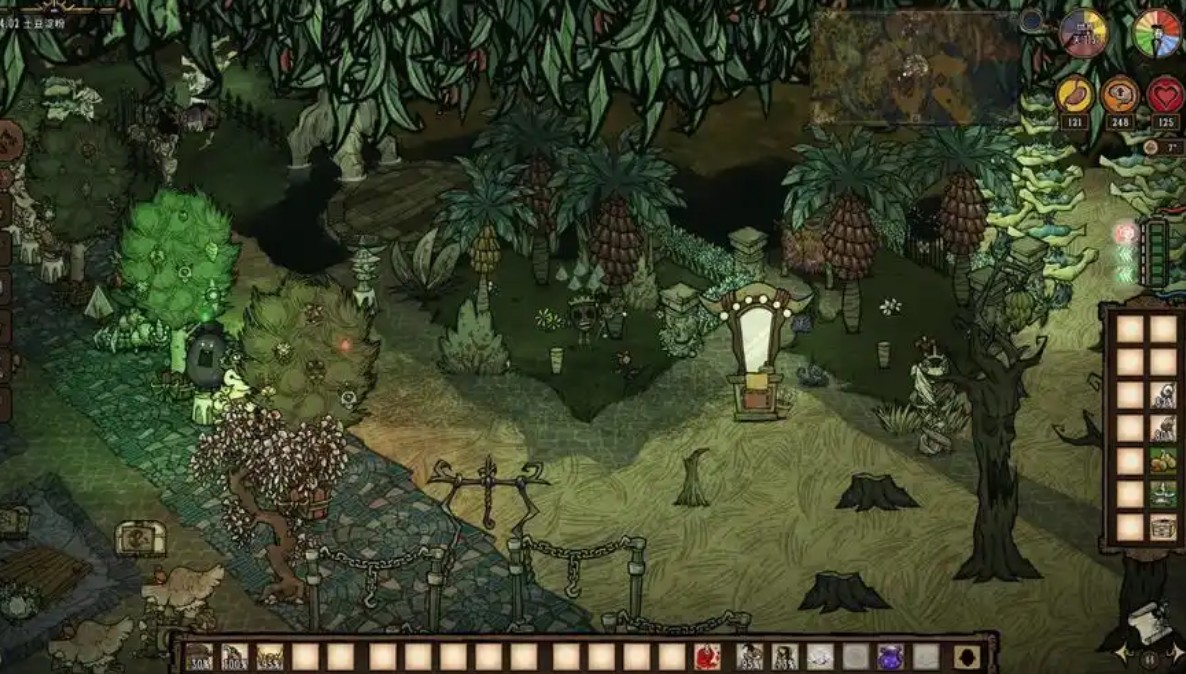Select the hotbar item showing 100% durability

[235, 657]
